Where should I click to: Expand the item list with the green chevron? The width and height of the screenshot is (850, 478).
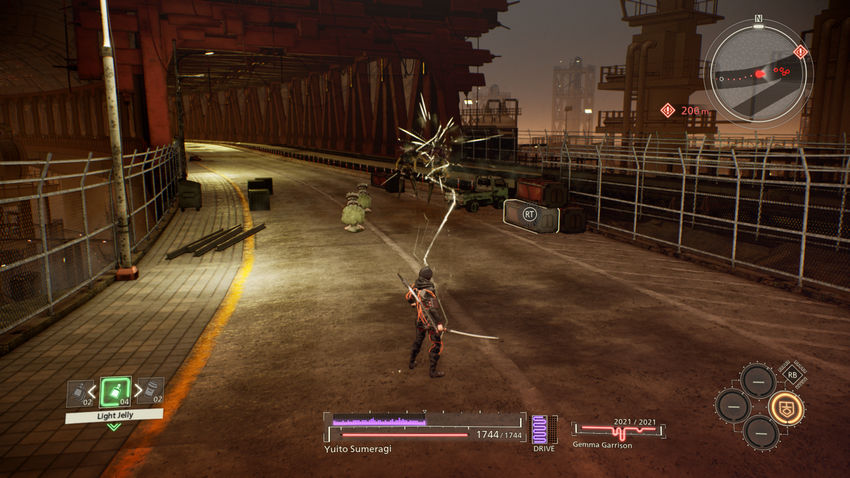pos(114,427)
